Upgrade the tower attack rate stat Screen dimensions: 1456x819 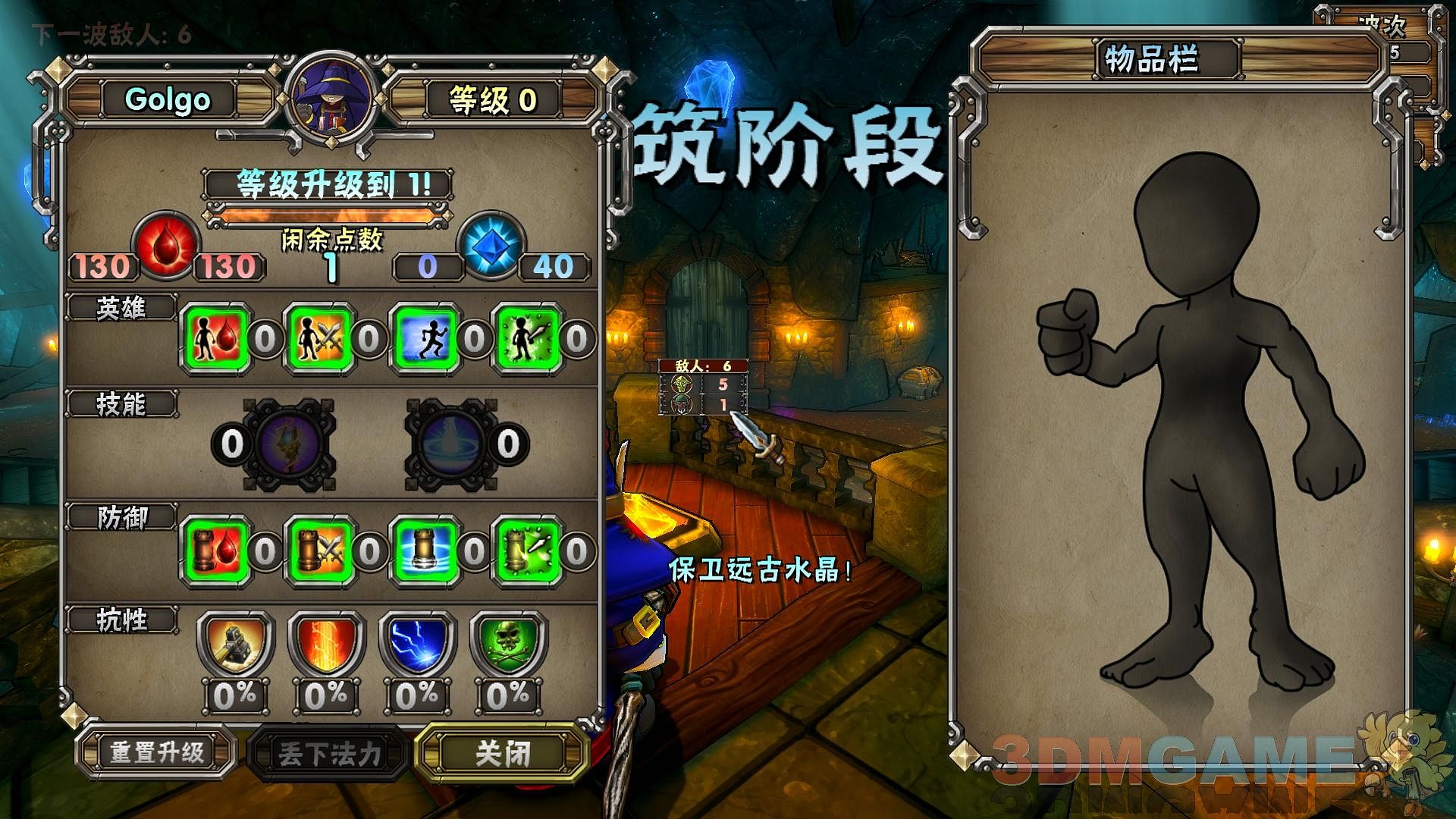[529, 551]
